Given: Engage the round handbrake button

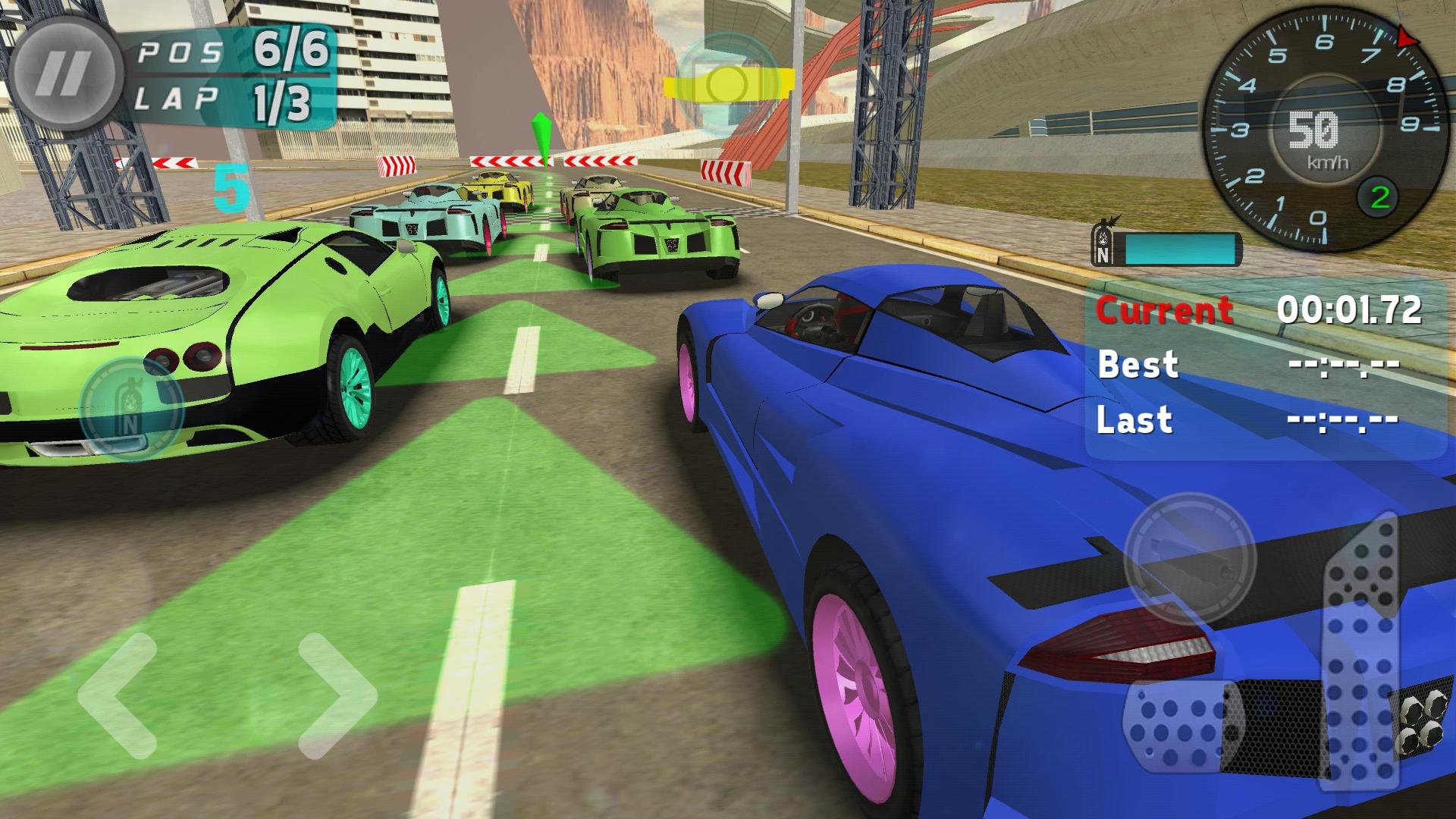Looking at the screenshot, I should [x=1189, y=558].
